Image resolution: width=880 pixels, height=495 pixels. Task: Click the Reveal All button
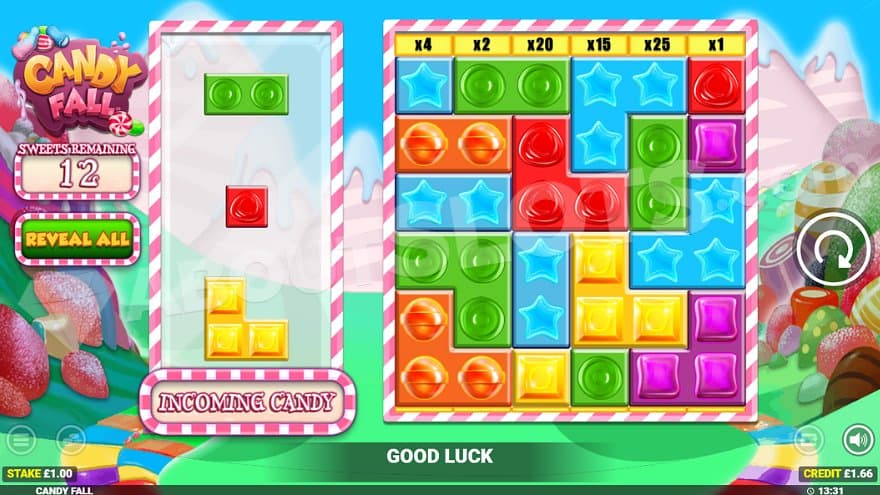[76, 239]
